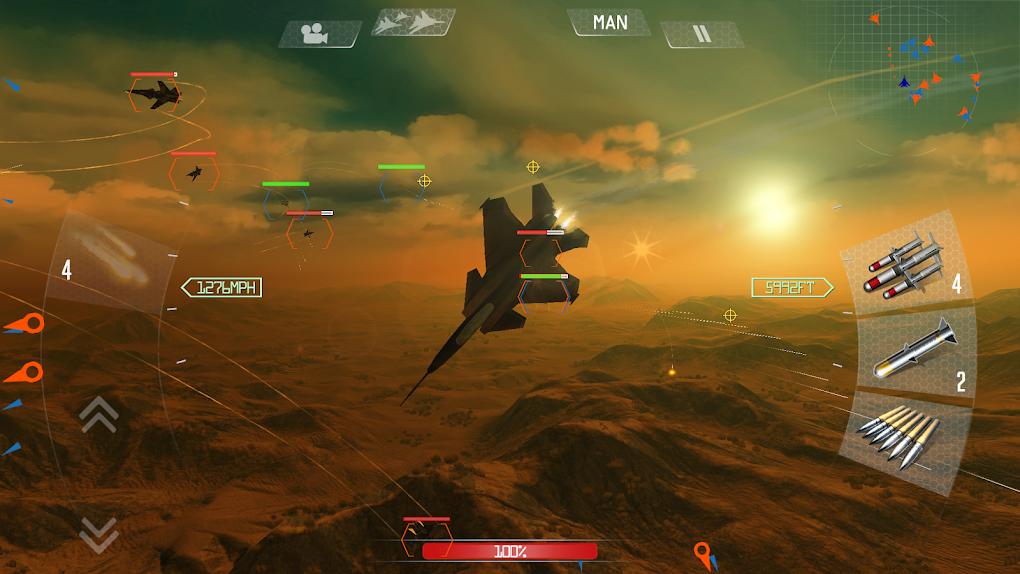The width and height of the screenshot is (1020, 574).
Task: Decrease throttle with the down chevrons
Action: (x=98, y=534)
